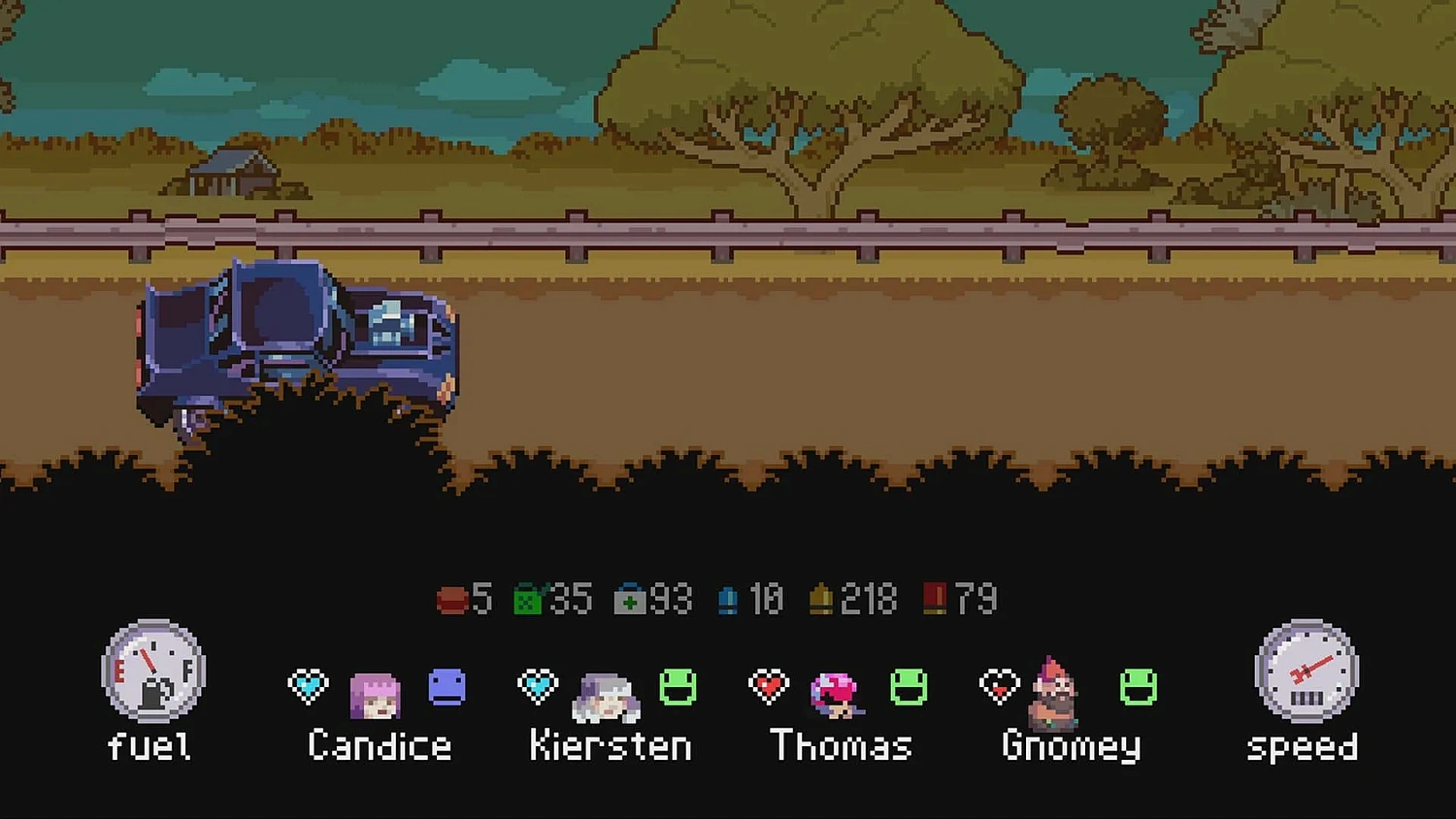Click the Gnomey name label

pyautogui.click(x=1071, y=747)
